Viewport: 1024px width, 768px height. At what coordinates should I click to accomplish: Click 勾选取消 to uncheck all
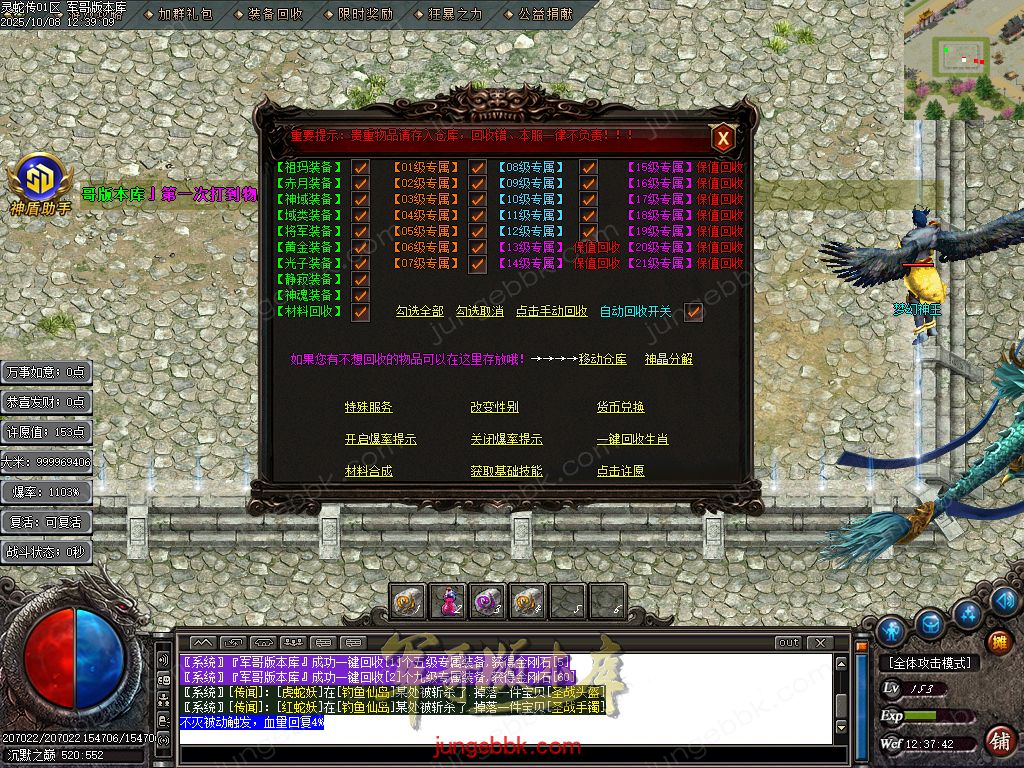point(479,312)
